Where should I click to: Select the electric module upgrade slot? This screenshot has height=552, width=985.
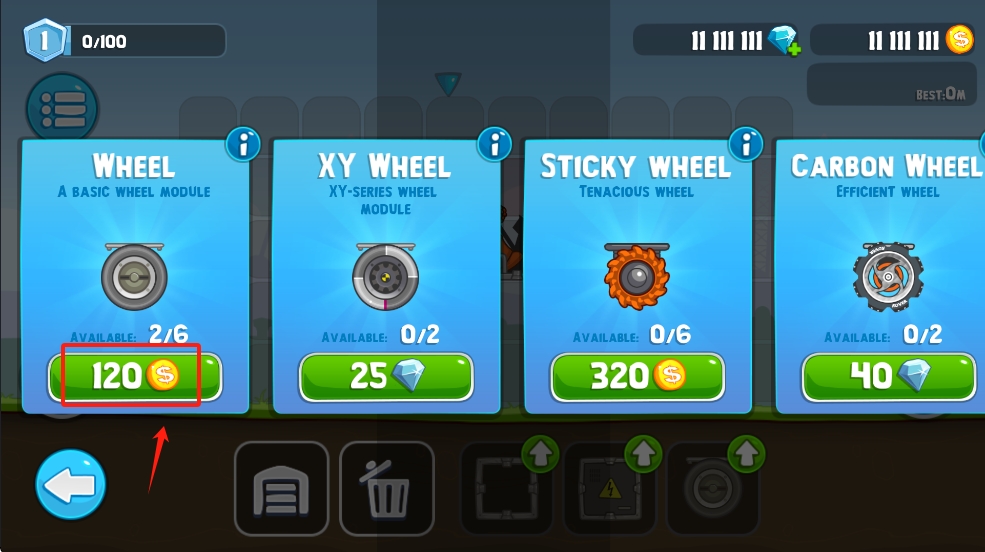pyautogui.click(x=610, y=488)
